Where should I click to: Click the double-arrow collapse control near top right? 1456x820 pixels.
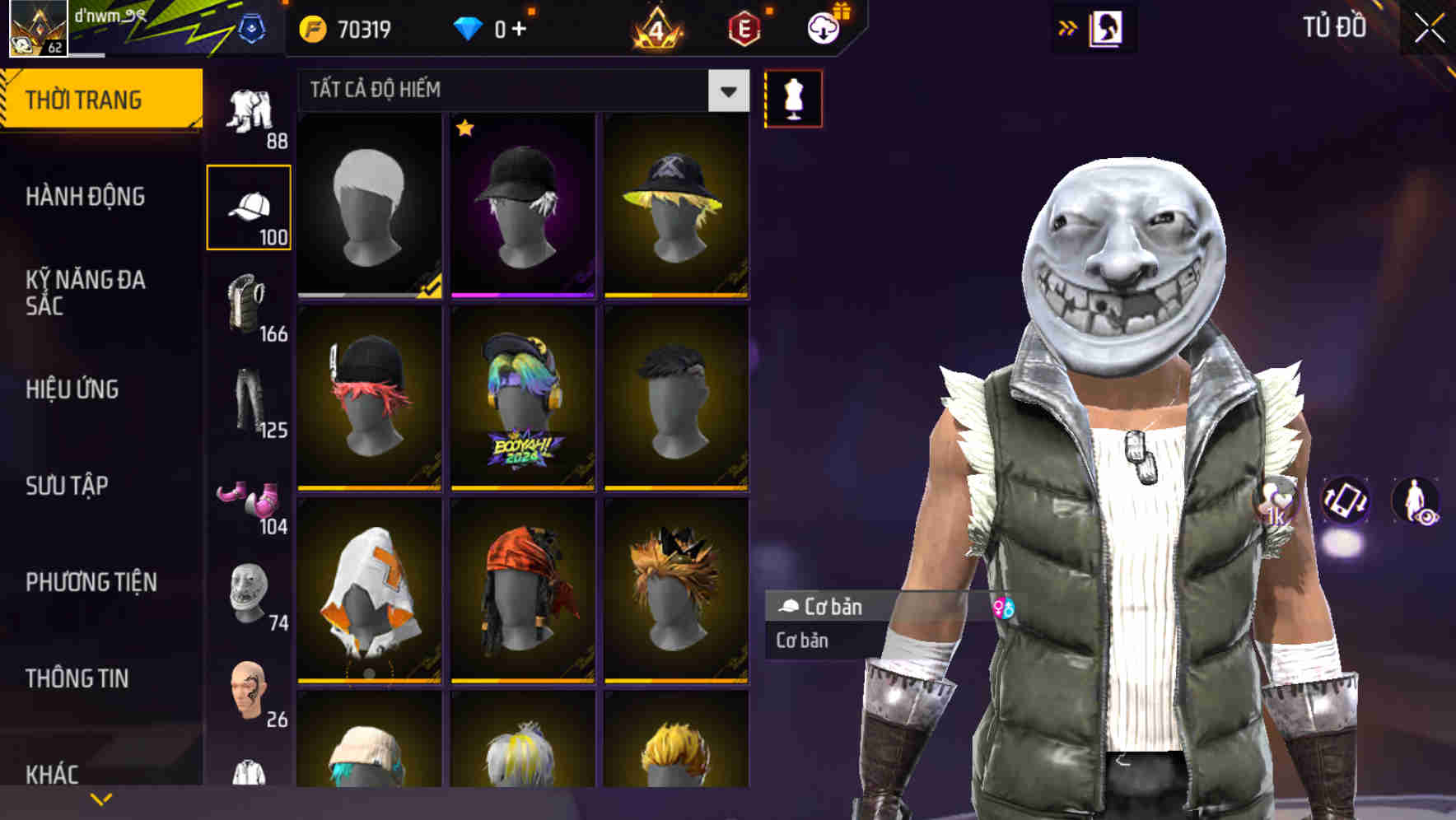click(1068, 27)
